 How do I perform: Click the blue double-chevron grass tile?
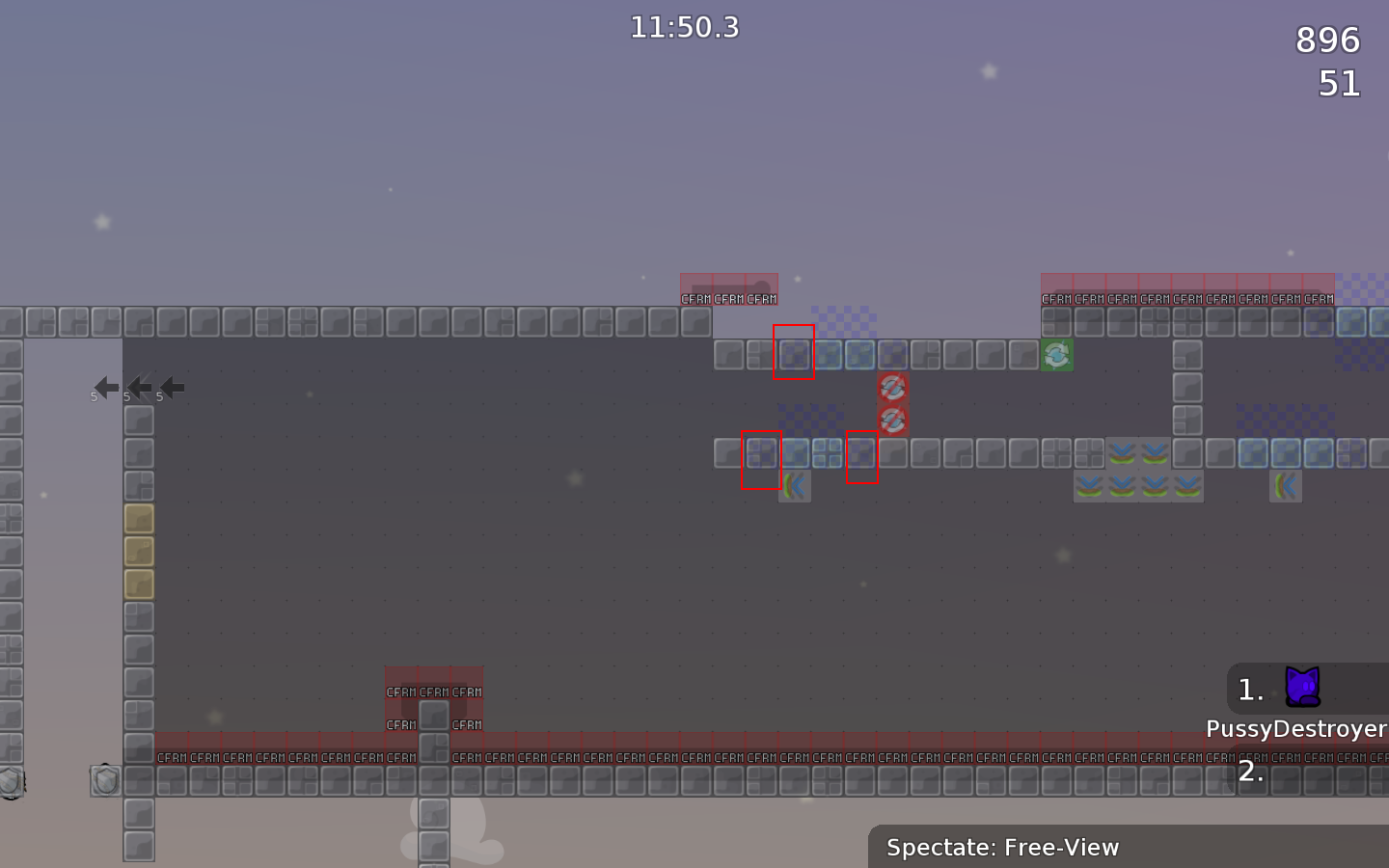(x=1124, y=453)
